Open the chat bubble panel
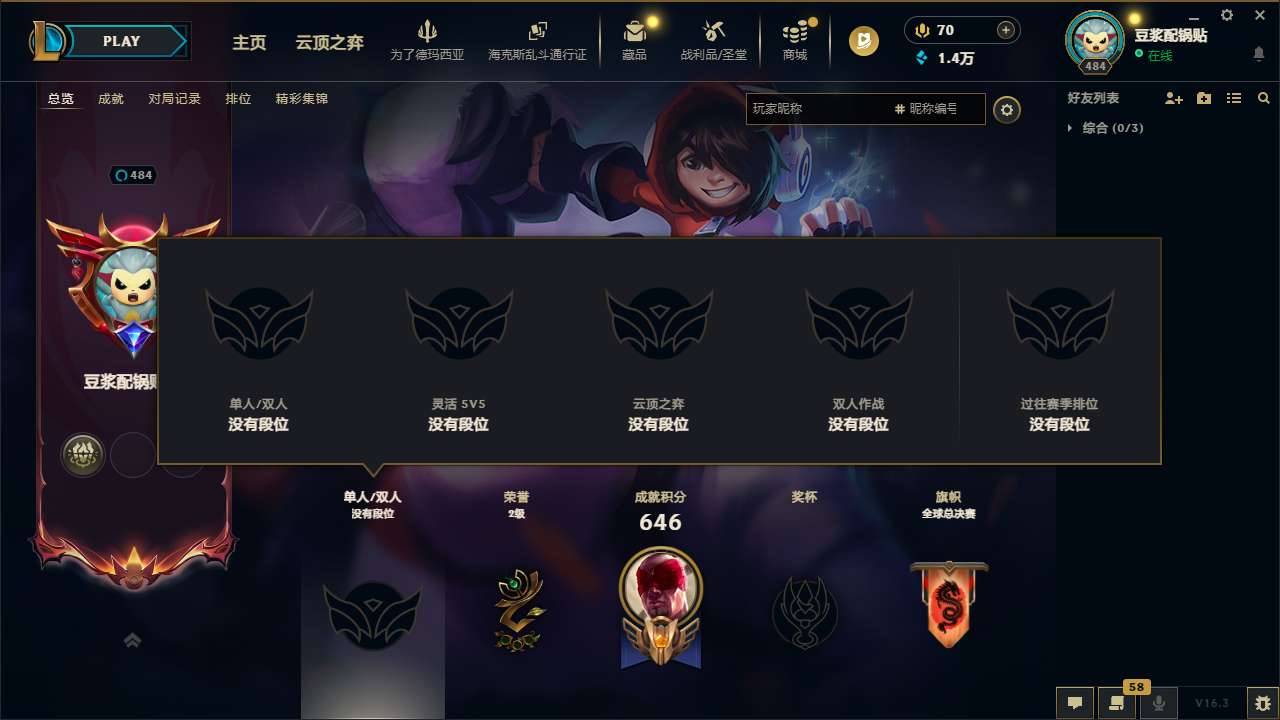 pyautogui.click(x=1074, y=703)
